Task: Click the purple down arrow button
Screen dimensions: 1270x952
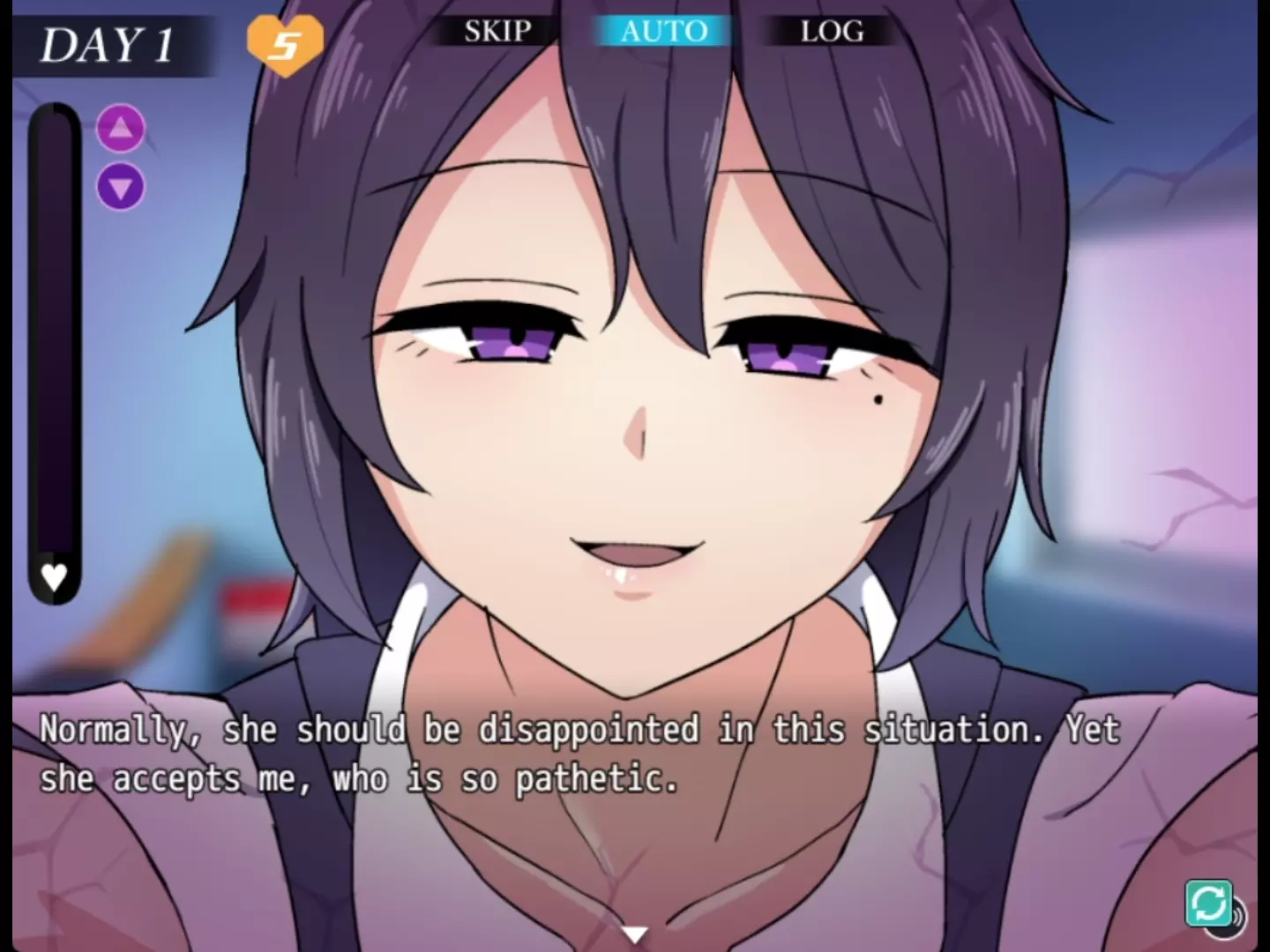Action: coord(121,187)
